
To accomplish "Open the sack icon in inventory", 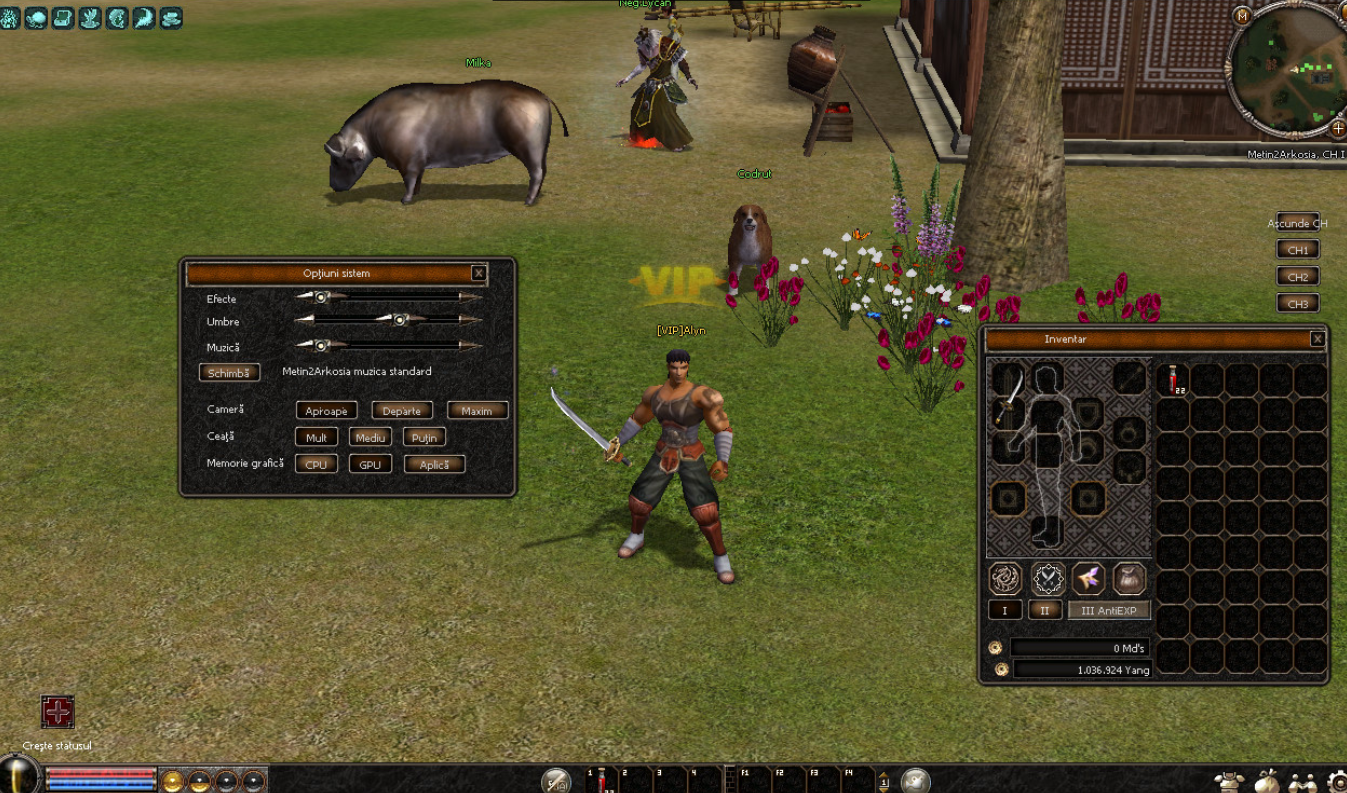I will tap(1129, 578).
